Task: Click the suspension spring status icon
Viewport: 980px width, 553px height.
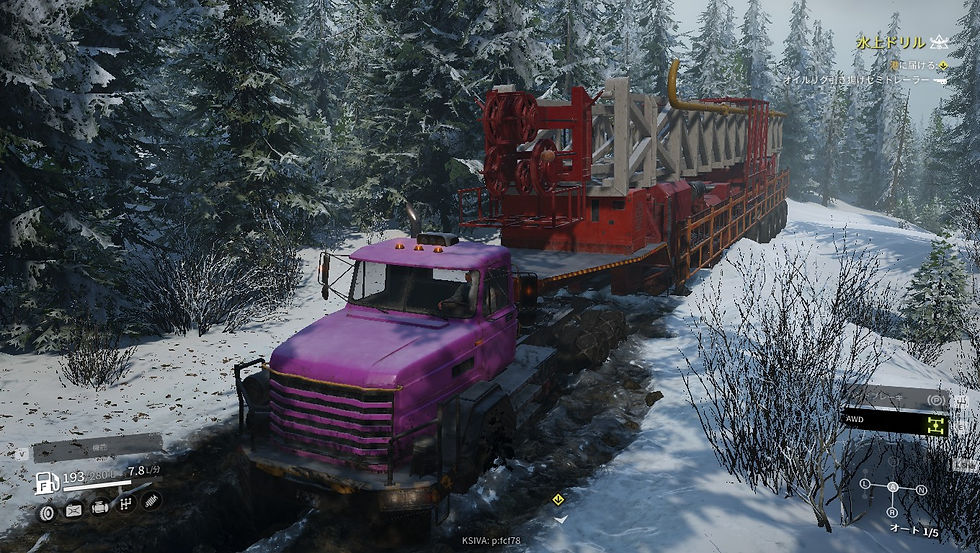Action: pos(152,500)
